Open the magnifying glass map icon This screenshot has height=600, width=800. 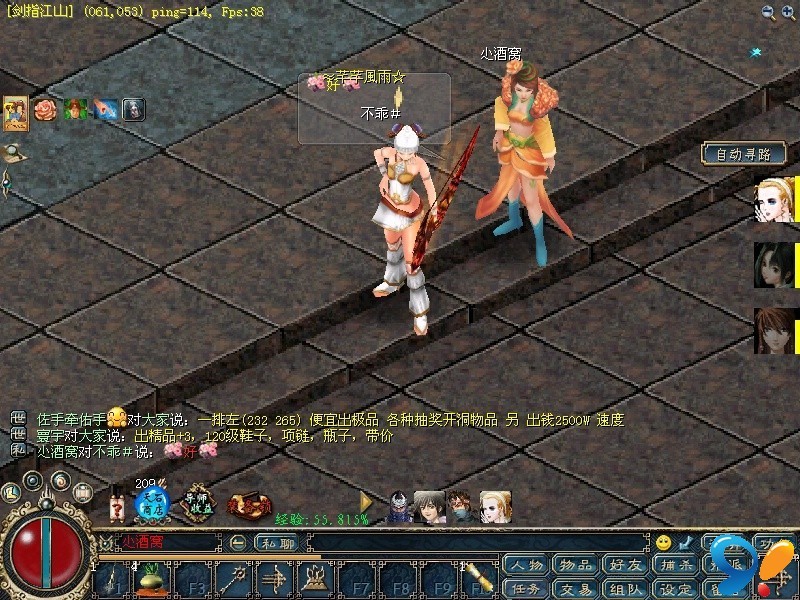[14, 153]
